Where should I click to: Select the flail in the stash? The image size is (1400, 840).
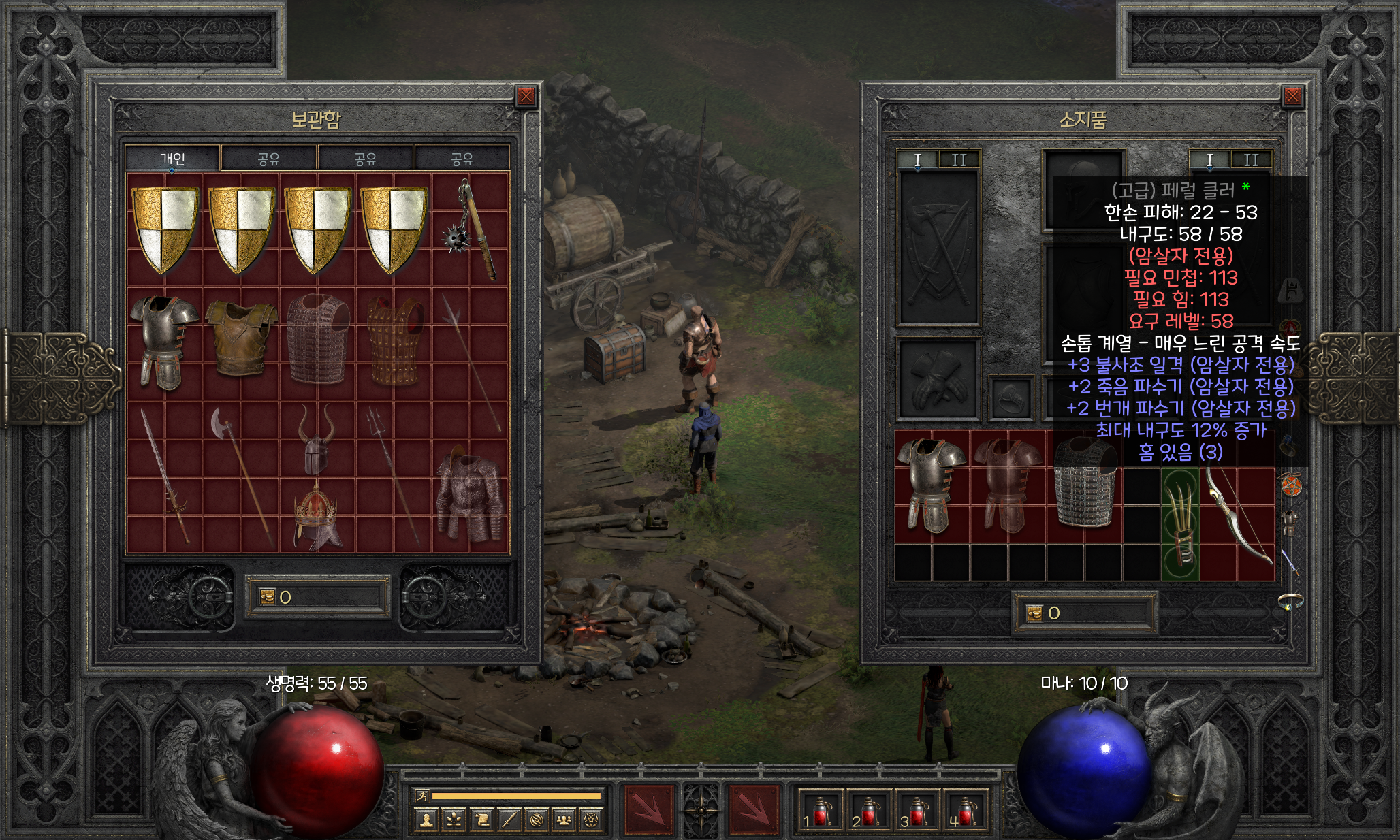click(471, 229)
